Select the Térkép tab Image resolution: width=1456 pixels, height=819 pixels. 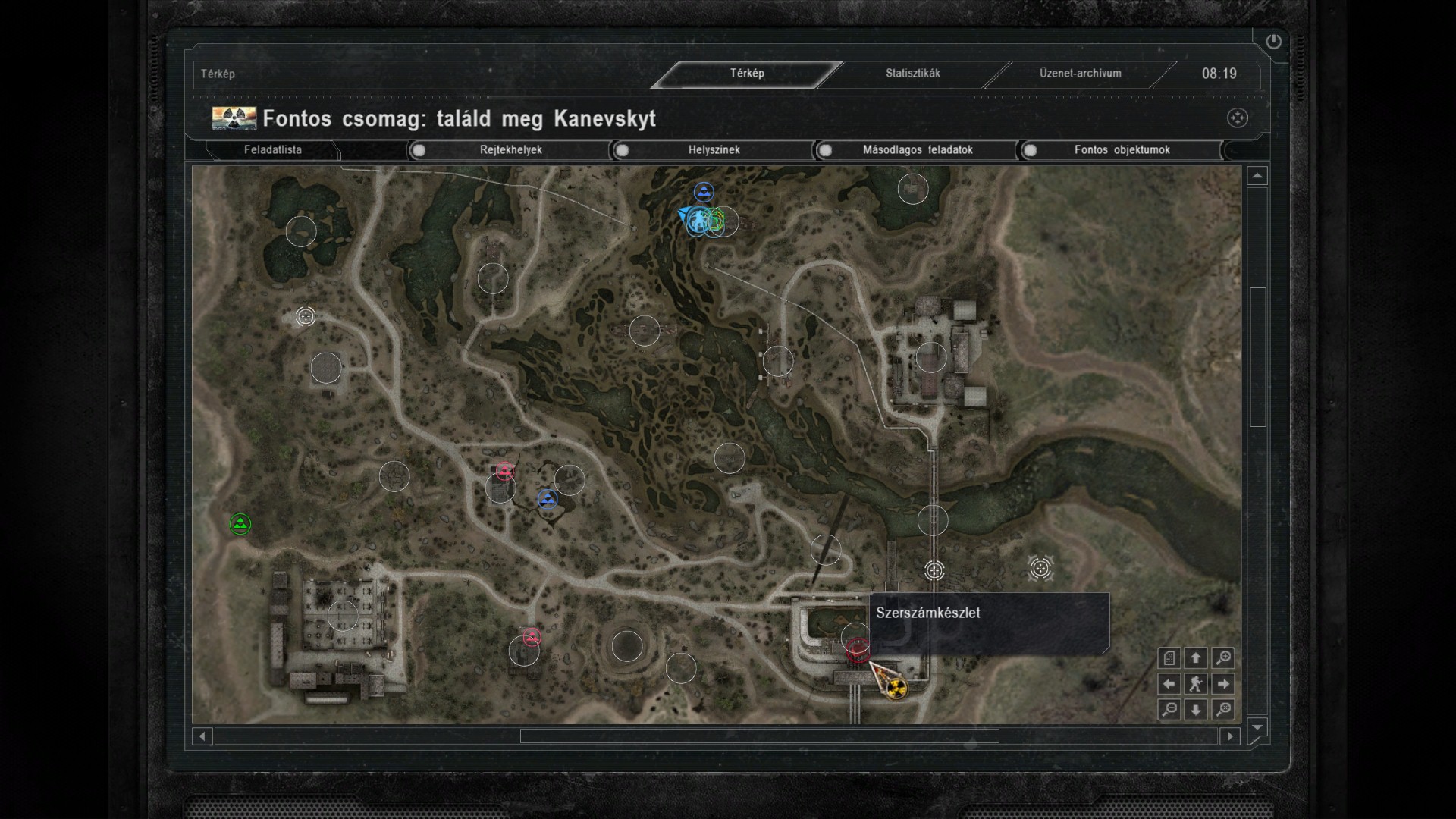pyautogui.click(x=747, y=74)
